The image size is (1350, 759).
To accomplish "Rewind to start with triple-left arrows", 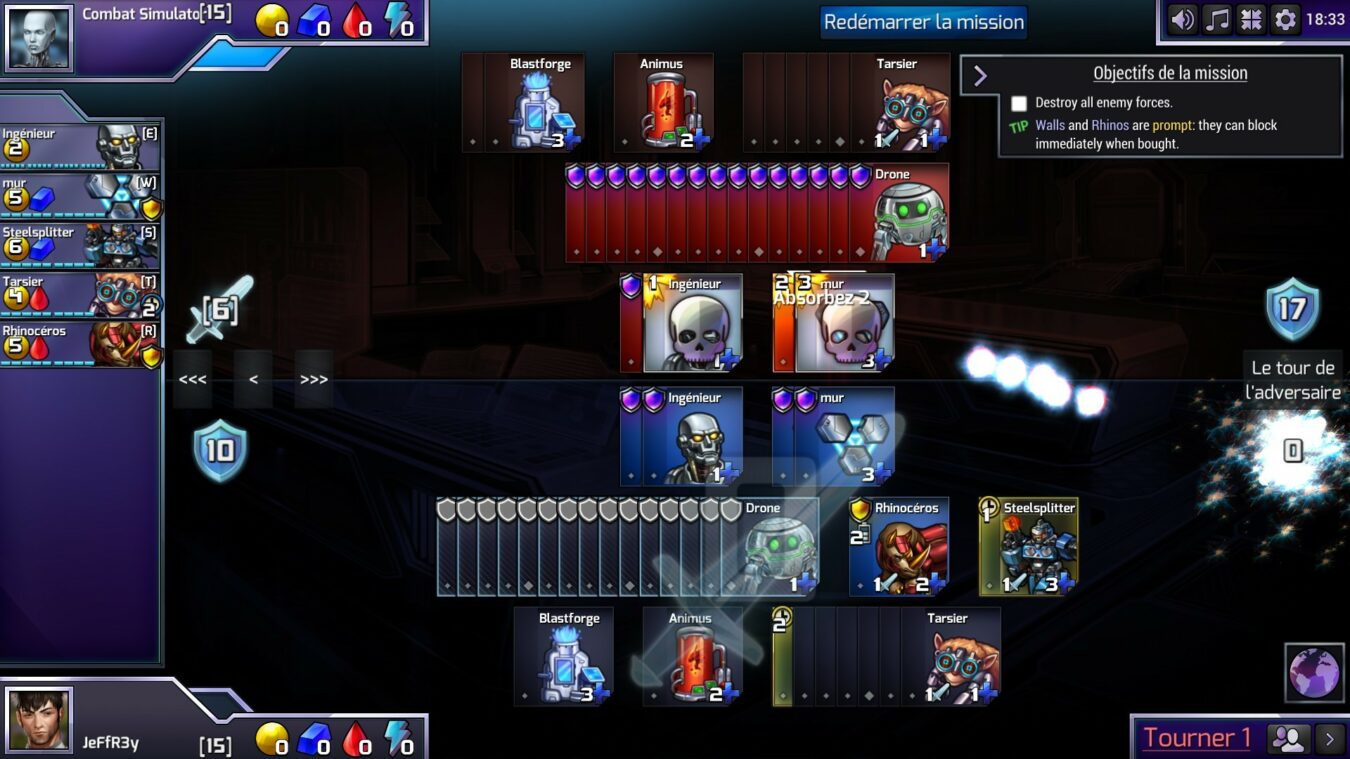I will pyautogui.click(x=192, y=380).
